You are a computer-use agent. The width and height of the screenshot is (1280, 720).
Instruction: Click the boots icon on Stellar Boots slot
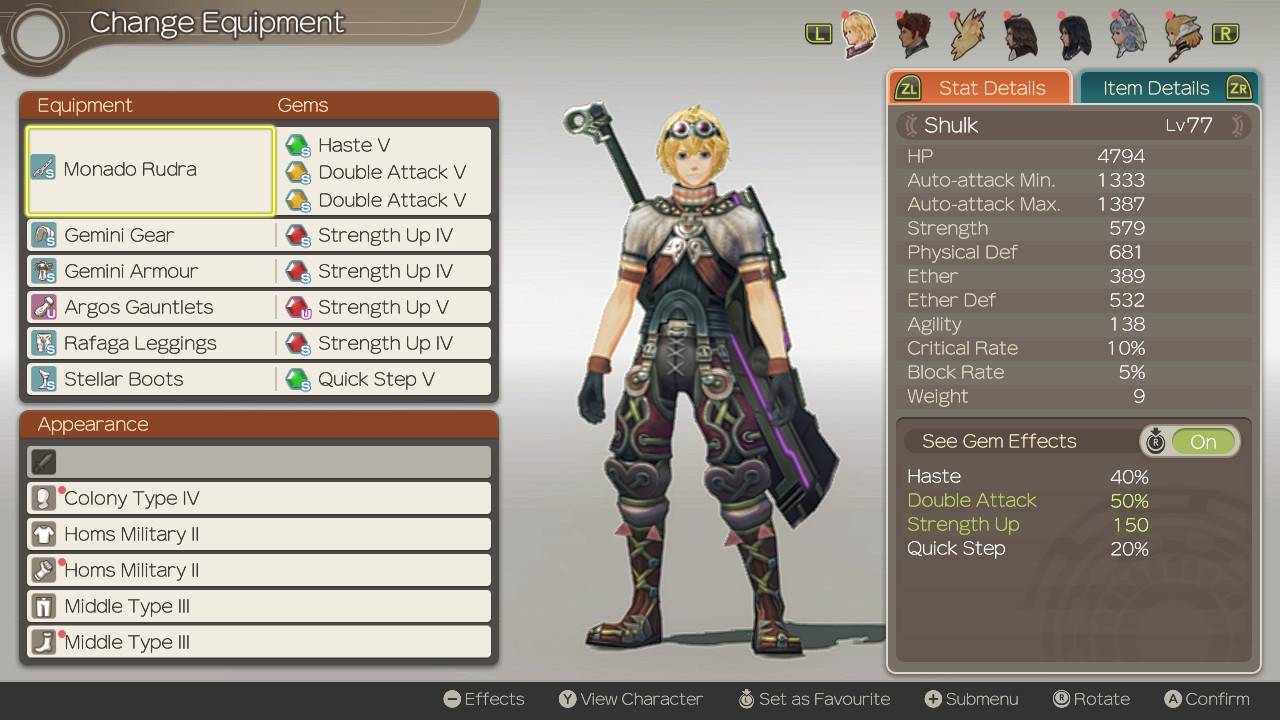pyautogui.click(x=45, y=379)
